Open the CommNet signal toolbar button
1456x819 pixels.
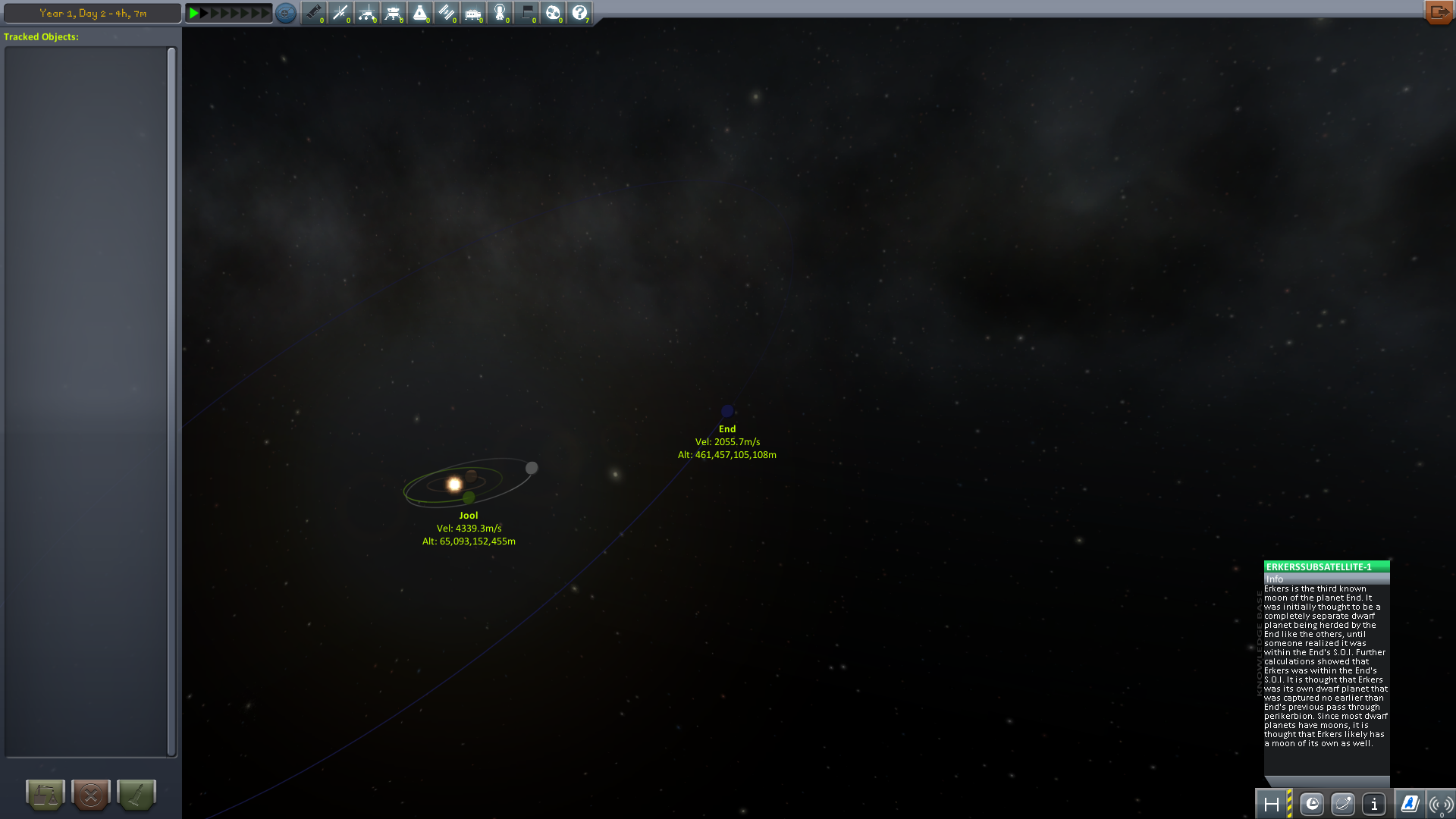[x=1440, y=804]
